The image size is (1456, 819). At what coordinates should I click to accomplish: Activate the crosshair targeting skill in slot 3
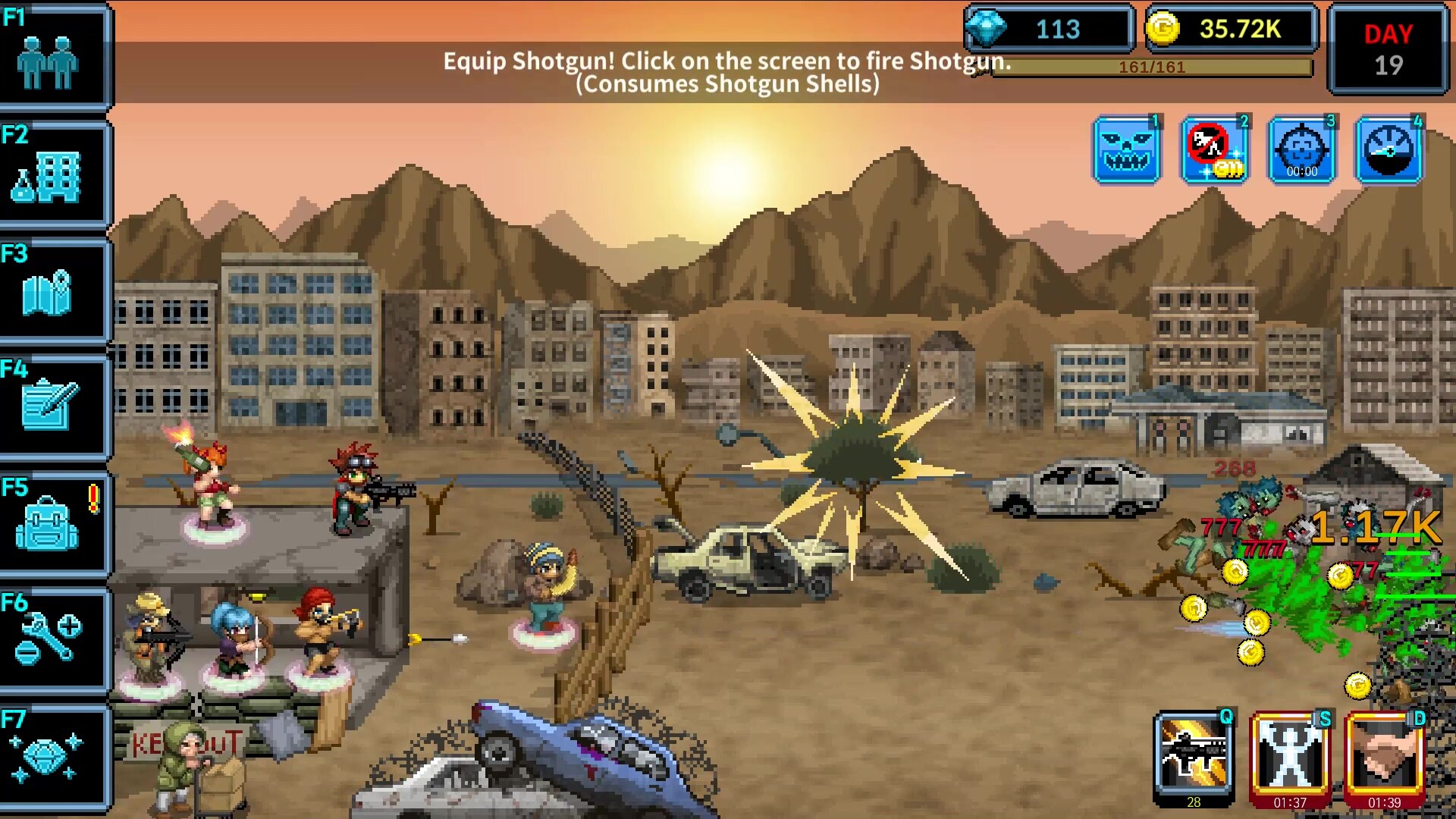click(x=1301, y=149)
